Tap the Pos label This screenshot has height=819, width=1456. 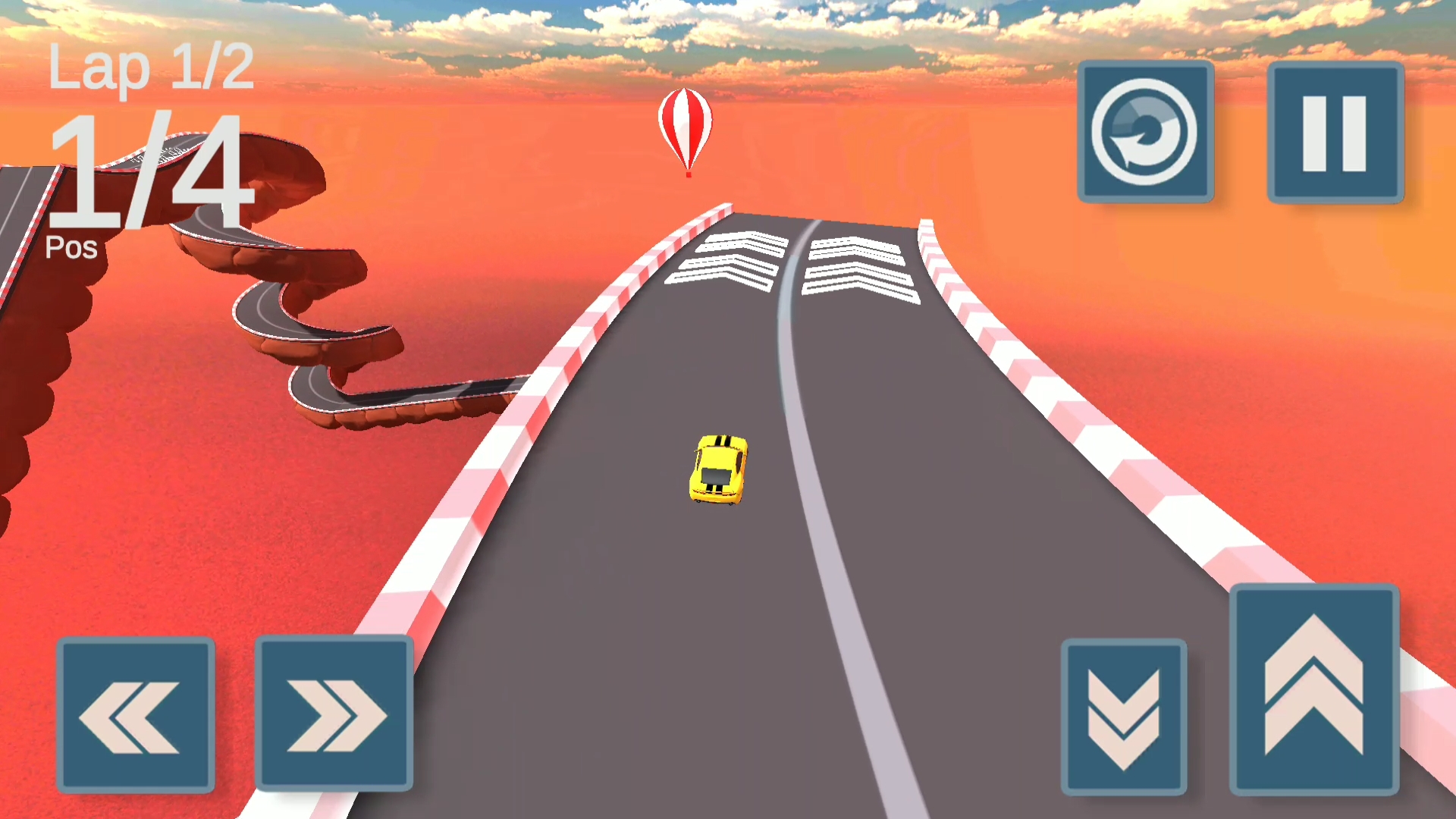(x=71, y=247)
